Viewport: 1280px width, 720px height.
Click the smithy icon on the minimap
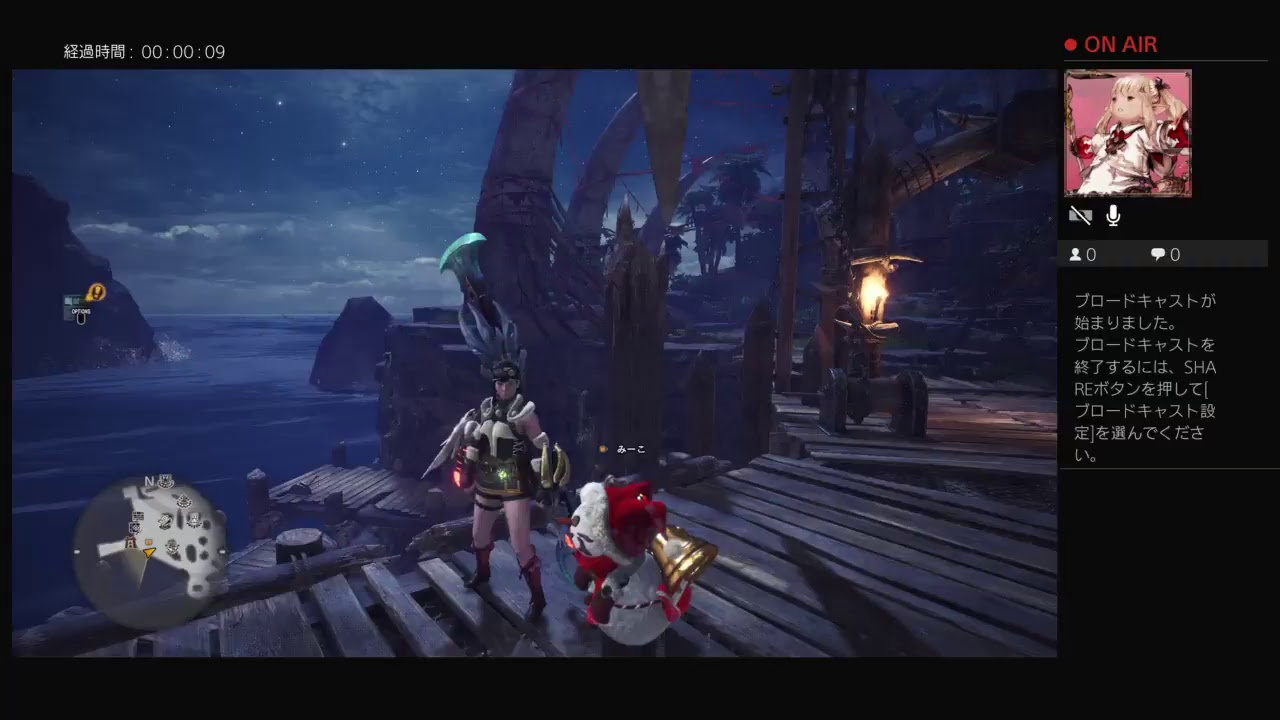[x=165, y=521]
